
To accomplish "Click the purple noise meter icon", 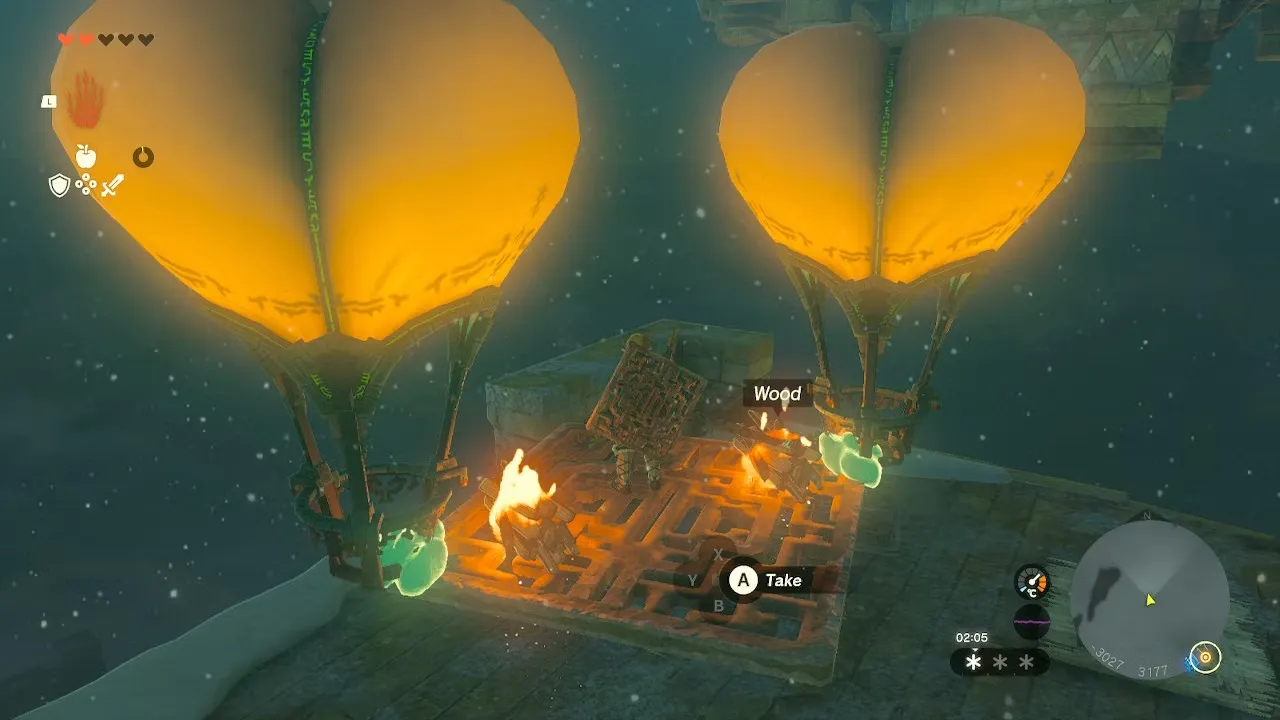I will click(x=1031, y=621).
